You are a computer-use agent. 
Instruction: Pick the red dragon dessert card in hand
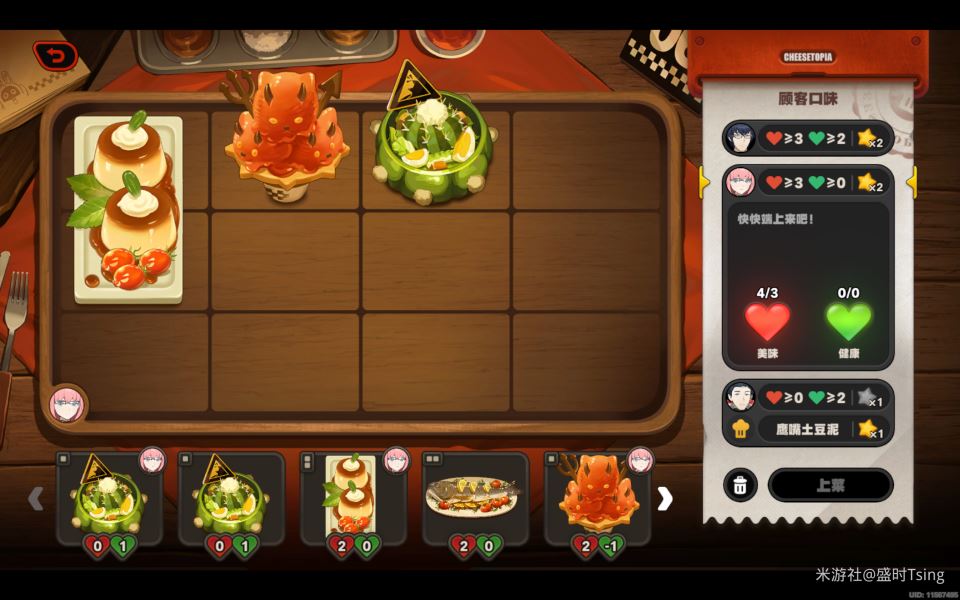(x=597, y=500)
